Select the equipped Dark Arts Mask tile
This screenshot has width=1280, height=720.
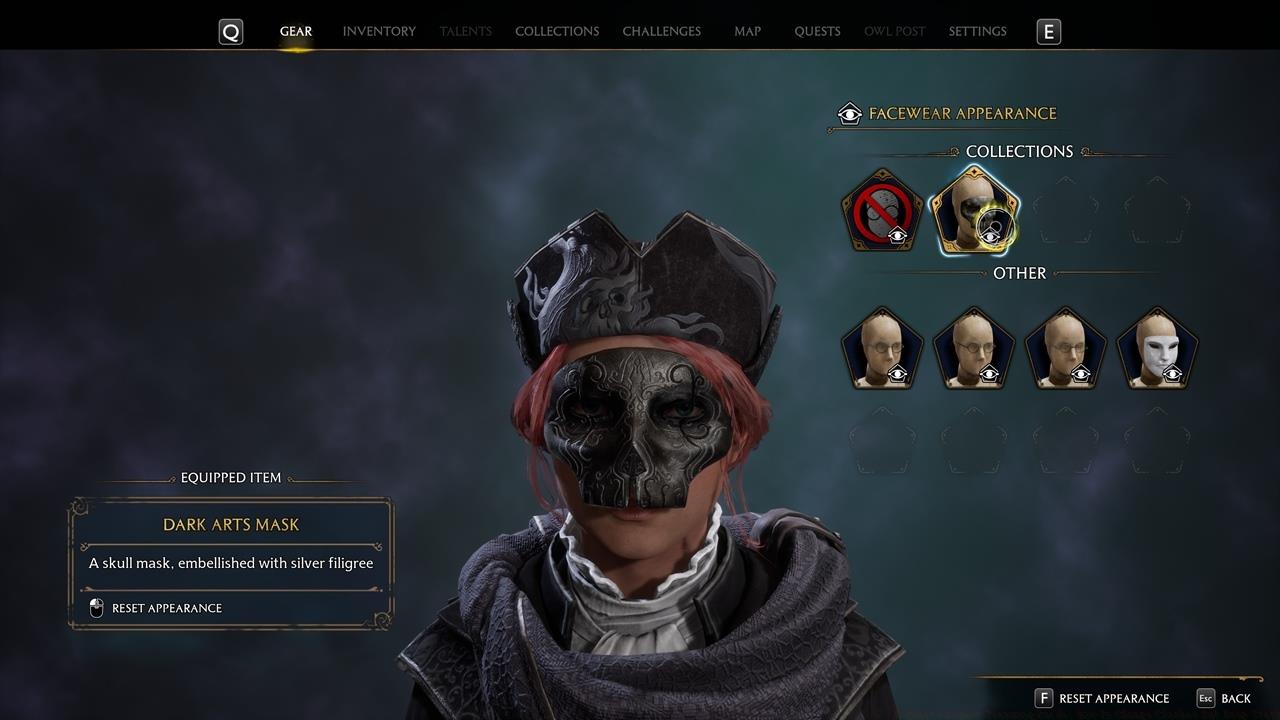[x=974, y=210]
